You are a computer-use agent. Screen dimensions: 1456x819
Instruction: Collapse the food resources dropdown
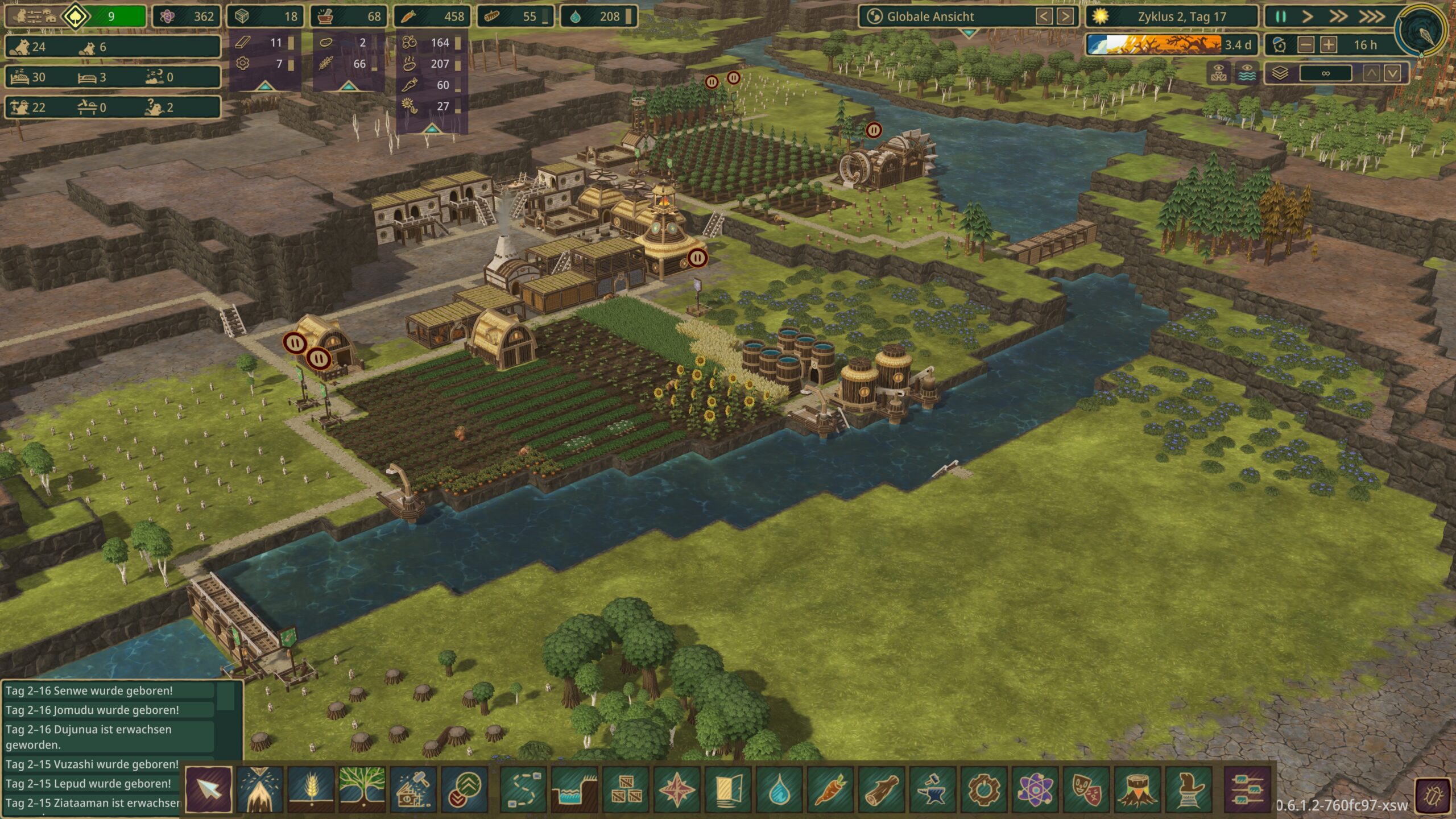coord(432,129)
